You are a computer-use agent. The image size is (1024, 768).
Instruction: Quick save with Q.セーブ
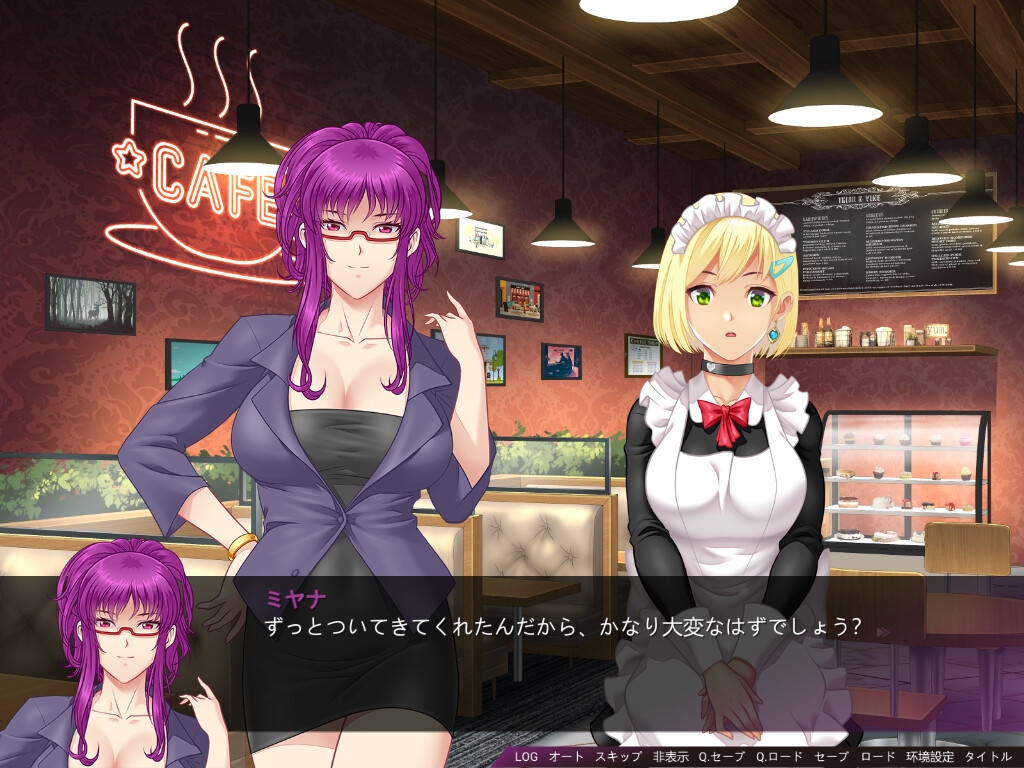722,757
